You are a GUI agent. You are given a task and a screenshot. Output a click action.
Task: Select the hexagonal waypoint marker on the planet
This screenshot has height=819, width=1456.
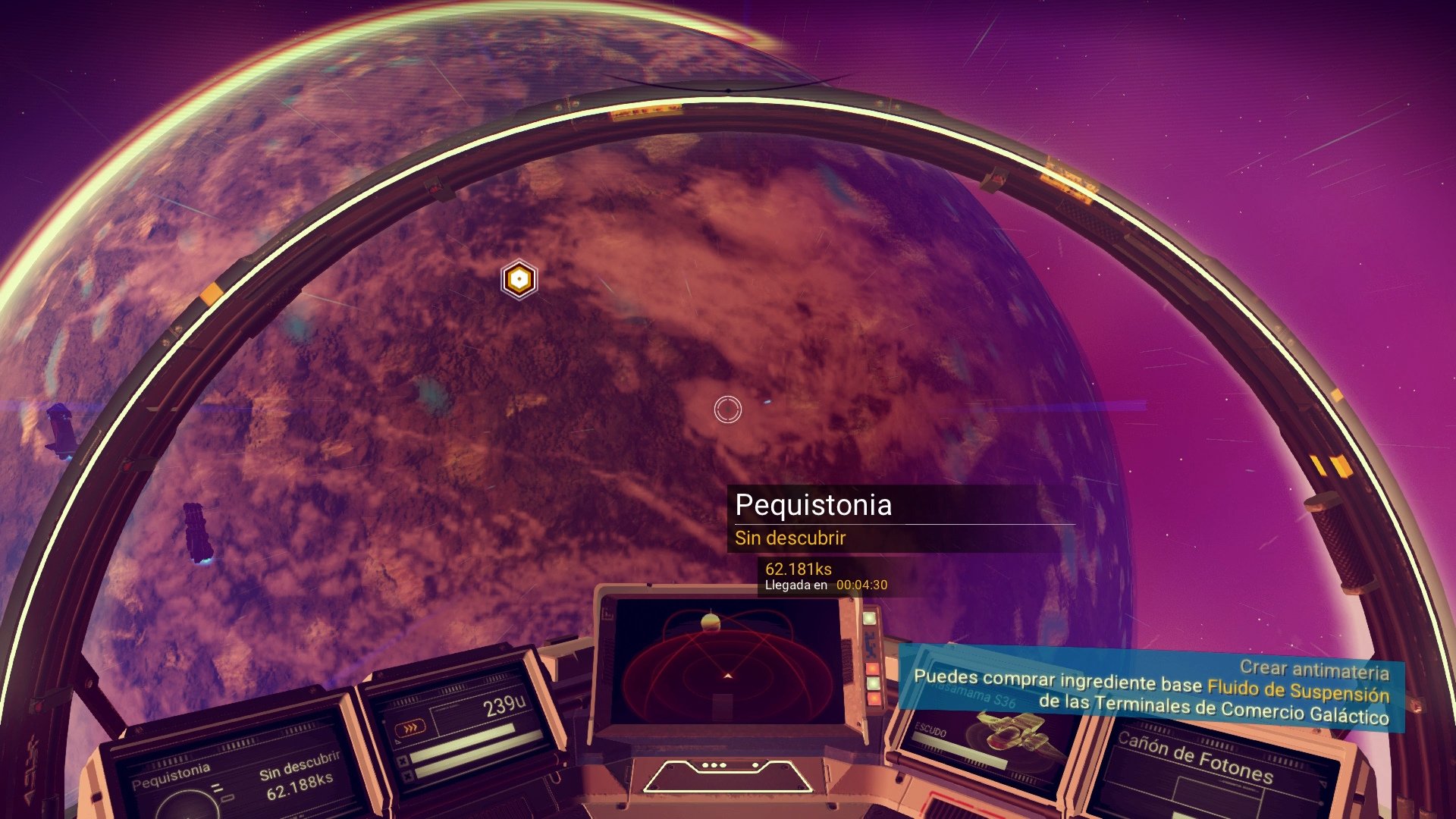(518, 279)
